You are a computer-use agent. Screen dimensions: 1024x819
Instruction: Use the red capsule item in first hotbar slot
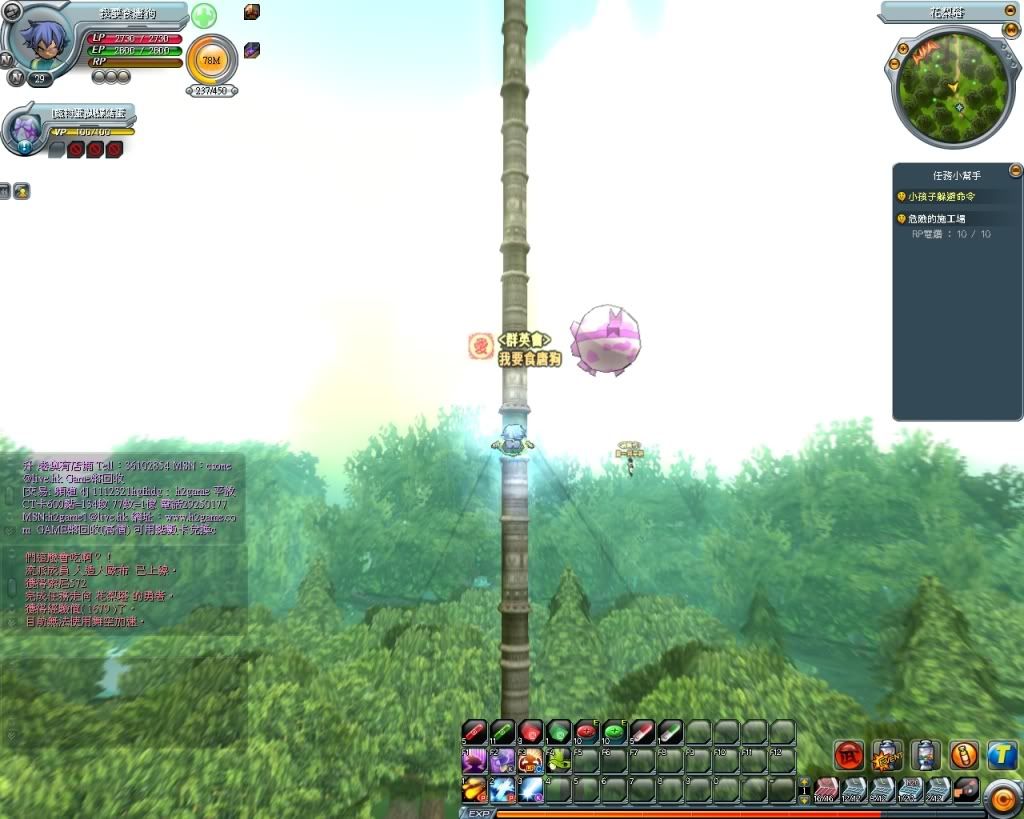click(x=474, y=732)
